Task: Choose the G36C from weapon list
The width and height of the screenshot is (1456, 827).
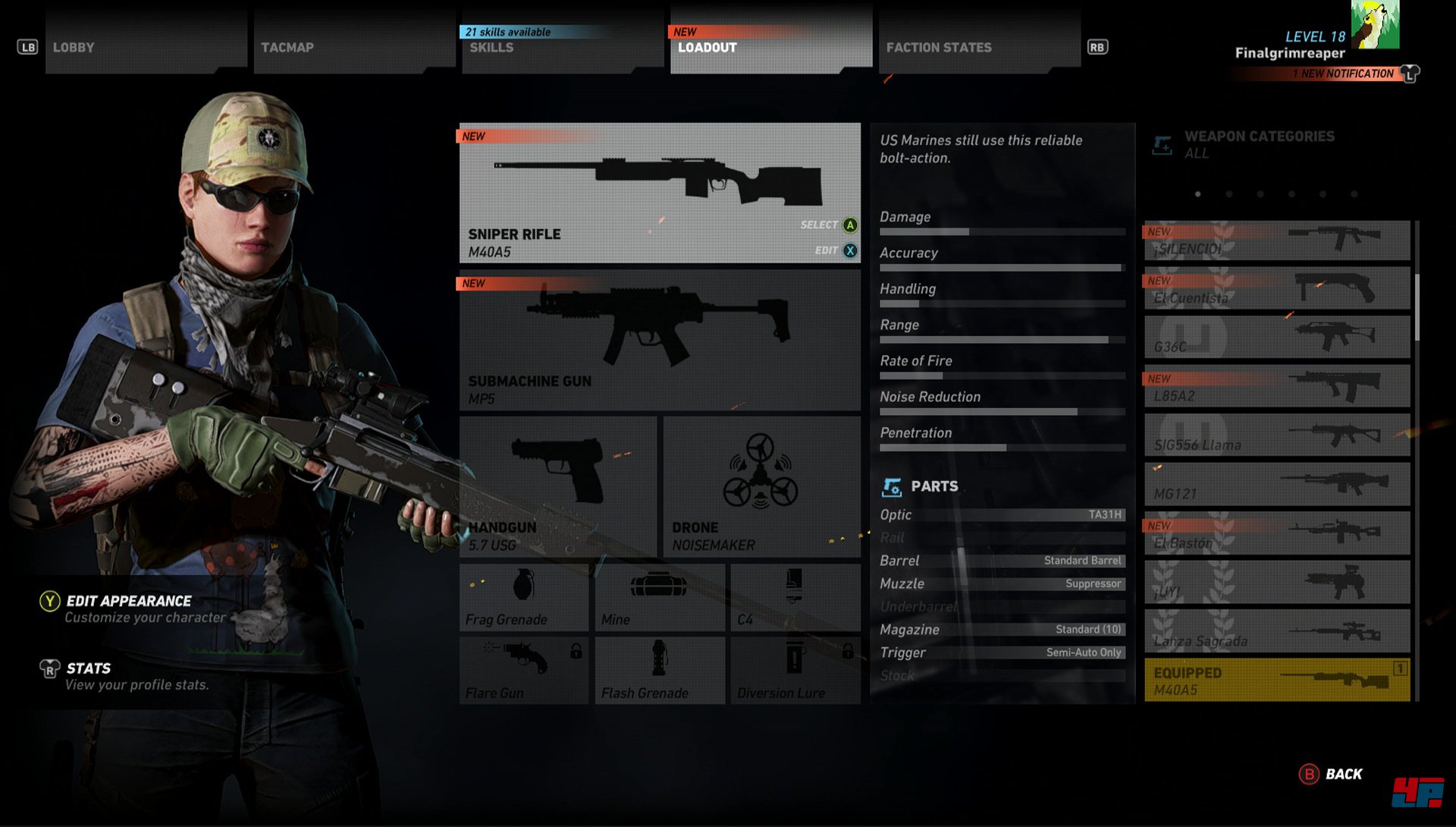Action: tap(1277, 337)
